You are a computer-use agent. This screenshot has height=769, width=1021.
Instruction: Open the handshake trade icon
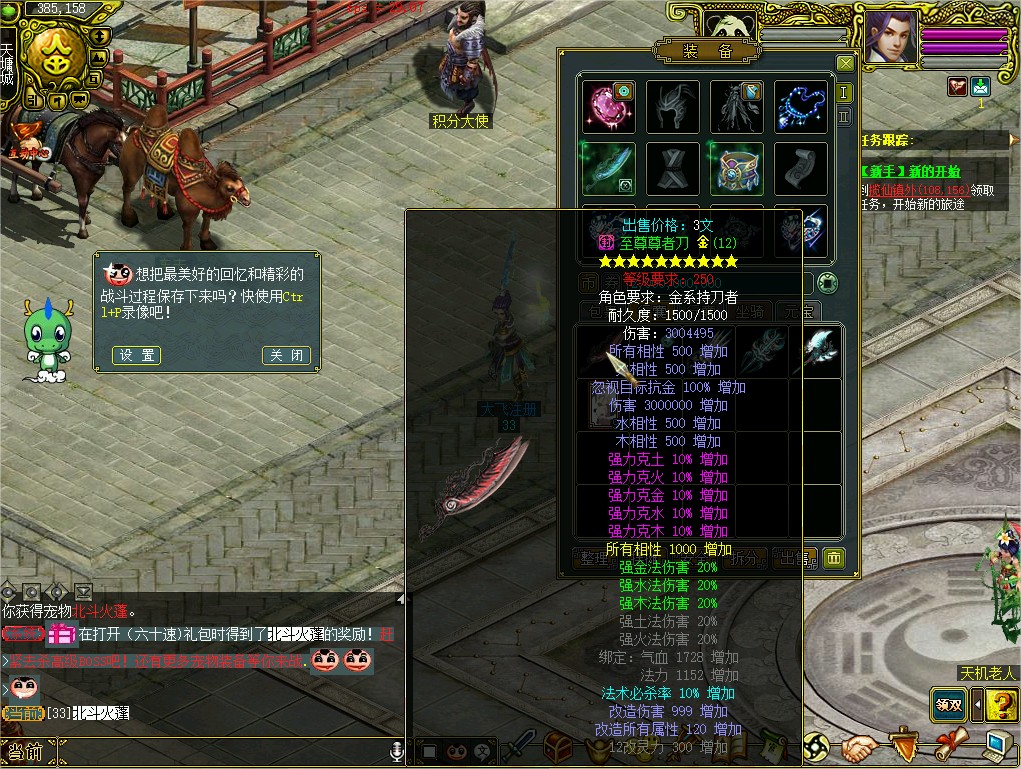point(859,747)
